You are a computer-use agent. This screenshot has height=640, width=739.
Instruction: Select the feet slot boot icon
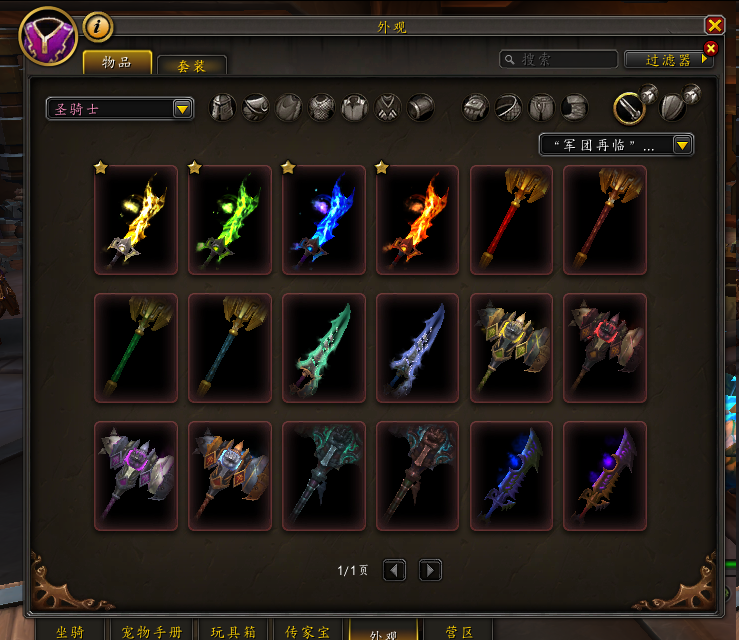574,108
